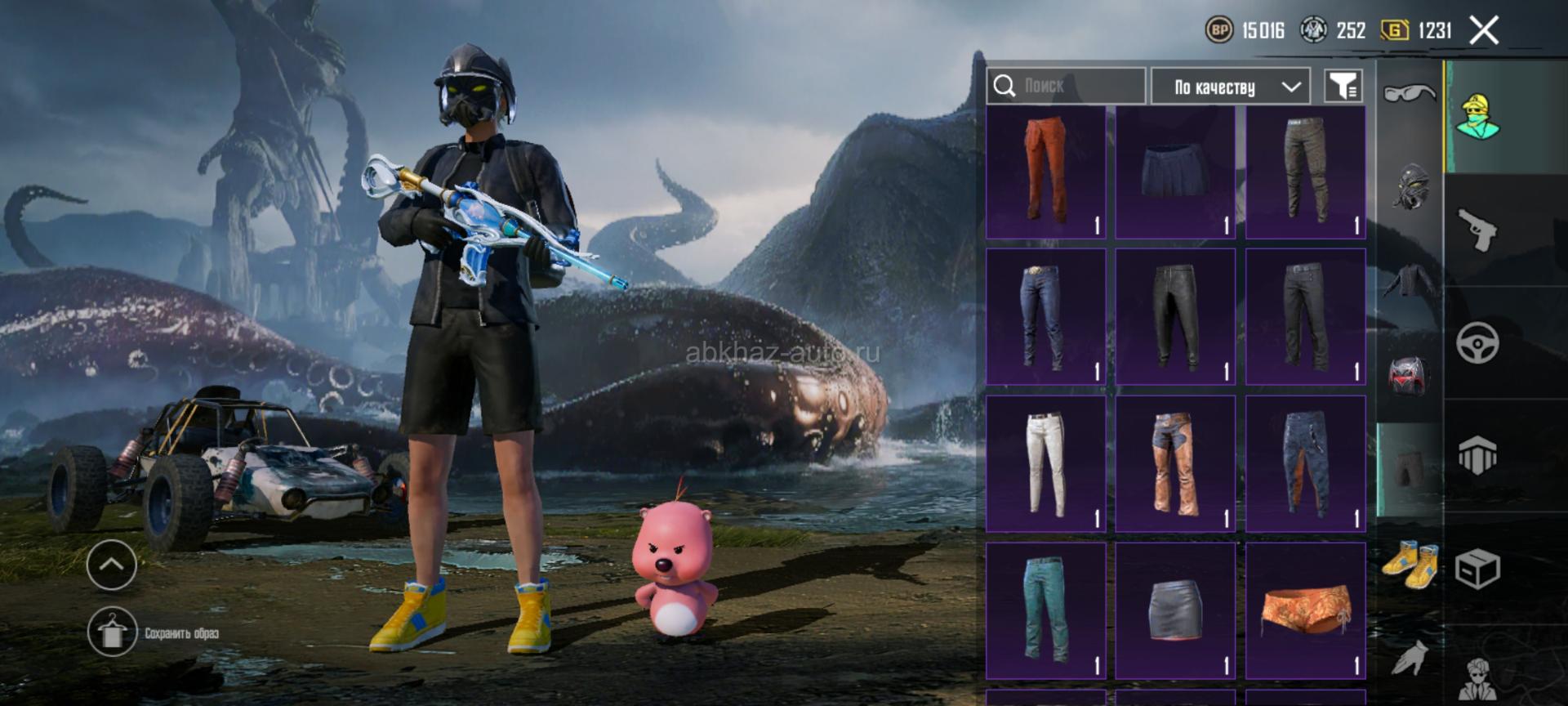The image size is (1568, 706).
Task: Open the filter options
Action: coord(1343,86)
